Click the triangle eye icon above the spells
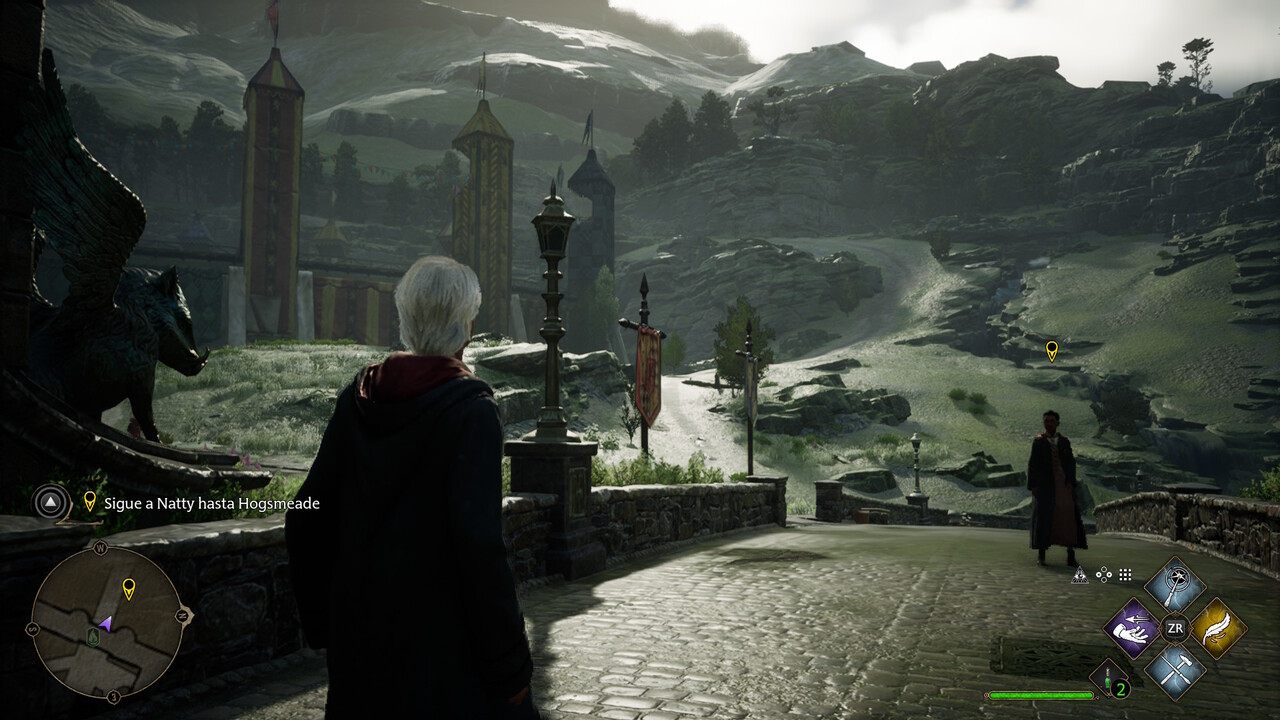This screenshot has width=1280, height=720. [1080, 575]
